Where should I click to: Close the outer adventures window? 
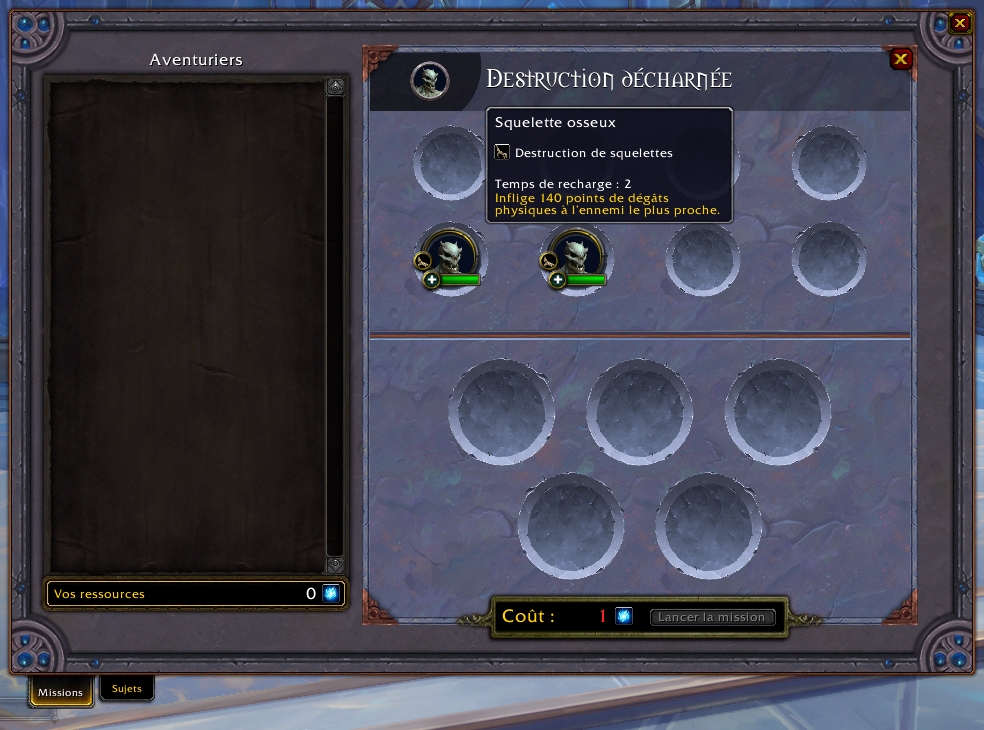pos(960,22)
